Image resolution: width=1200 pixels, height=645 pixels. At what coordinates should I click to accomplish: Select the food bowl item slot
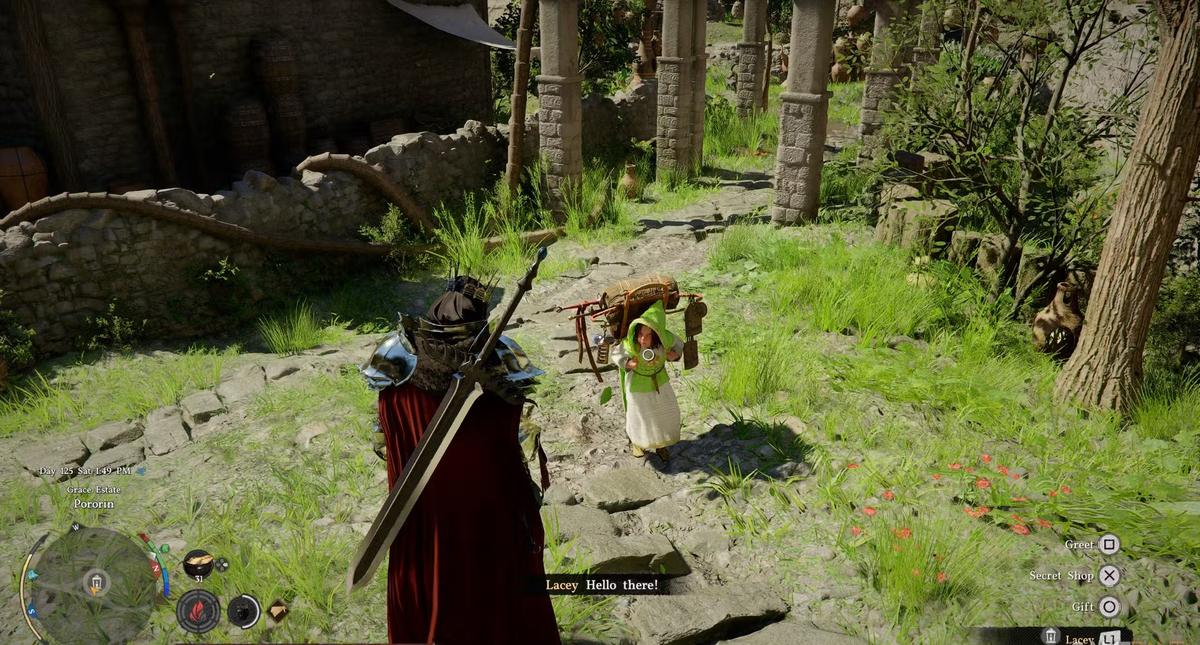click(198, 564)
